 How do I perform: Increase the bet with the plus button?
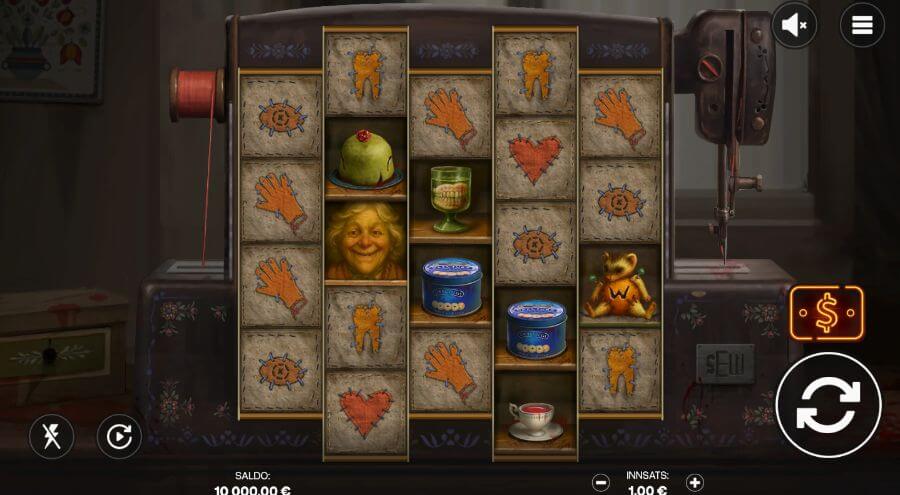pyautogui.click(x=695, y=483)
